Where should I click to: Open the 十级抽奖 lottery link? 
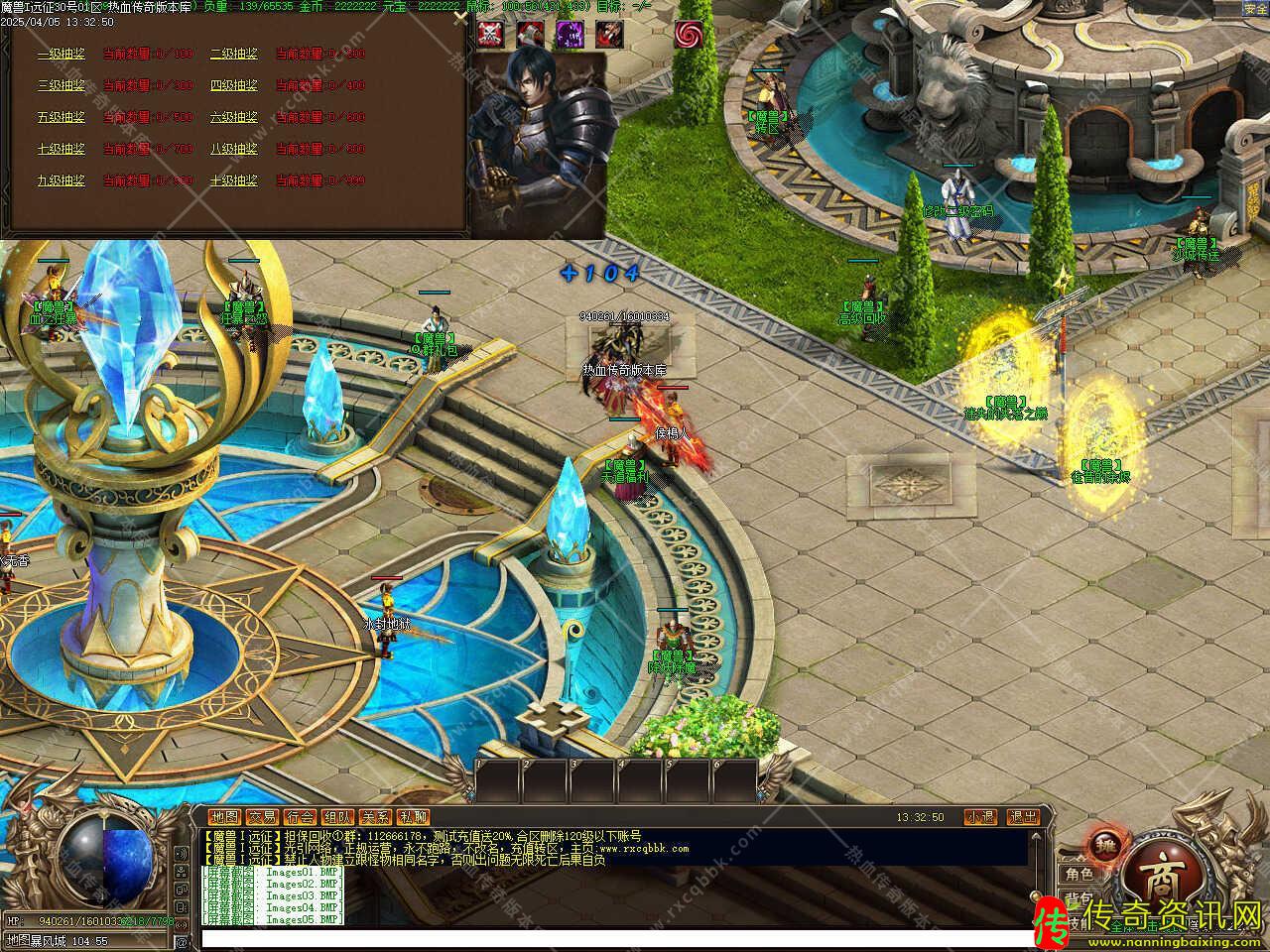(x=233, y=180)
